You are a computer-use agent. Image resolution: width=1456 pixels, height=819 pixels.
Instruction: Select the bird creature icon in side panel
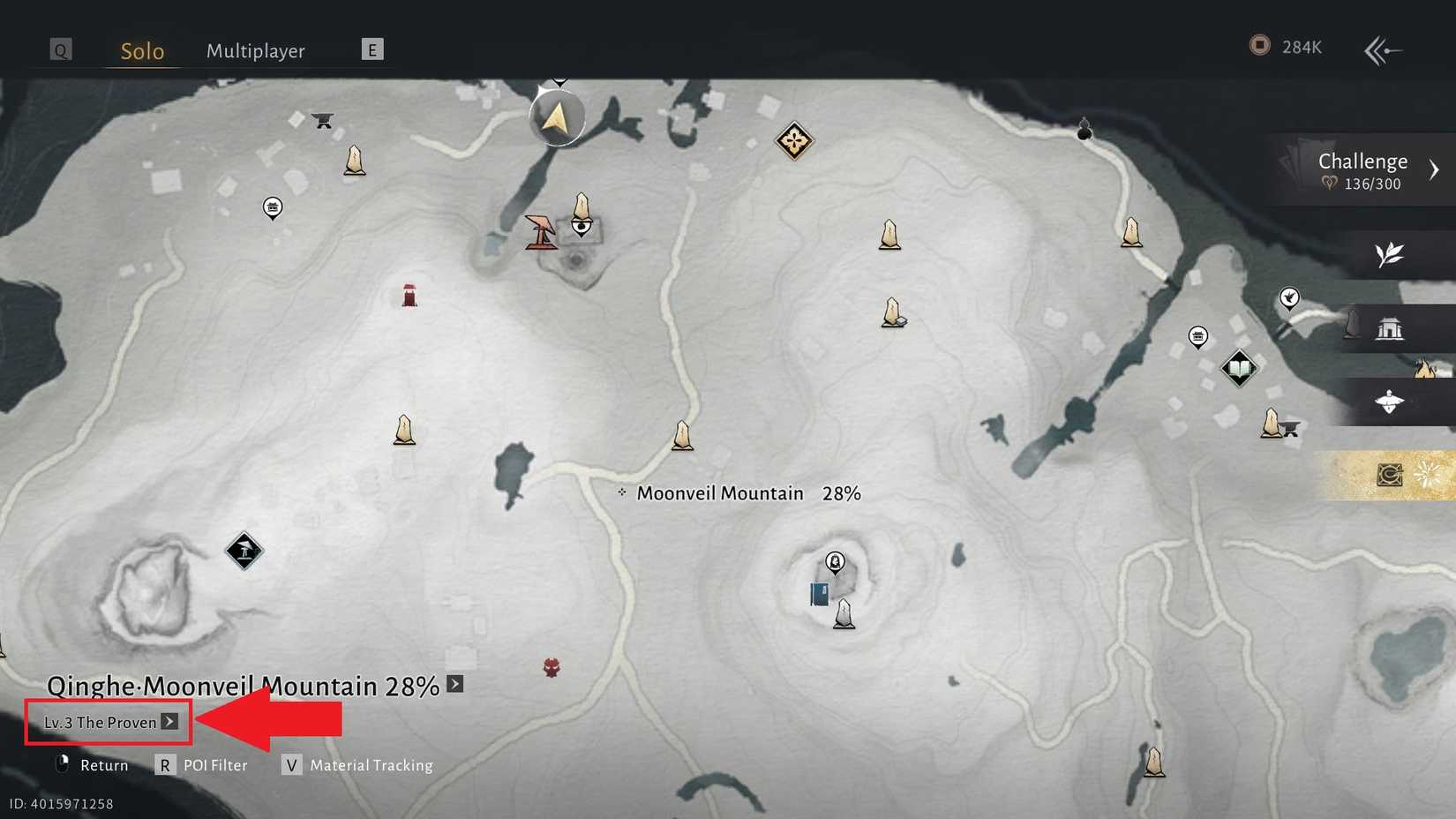(x=1389, y=402)
